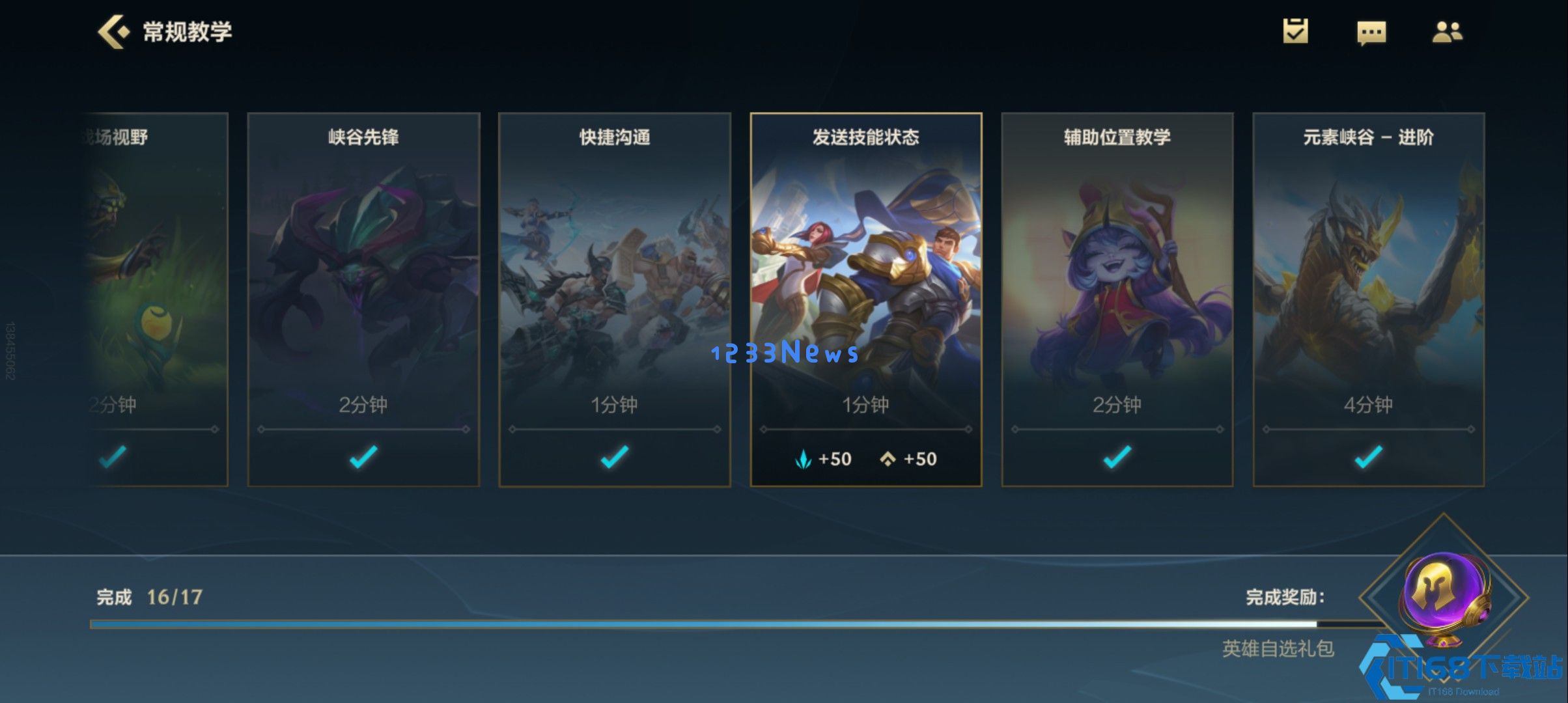Toggle the checkmark on 快捷沟通 card
Image resolution: width=1568 pixels, height=703 pixels.
coord(614,458)
